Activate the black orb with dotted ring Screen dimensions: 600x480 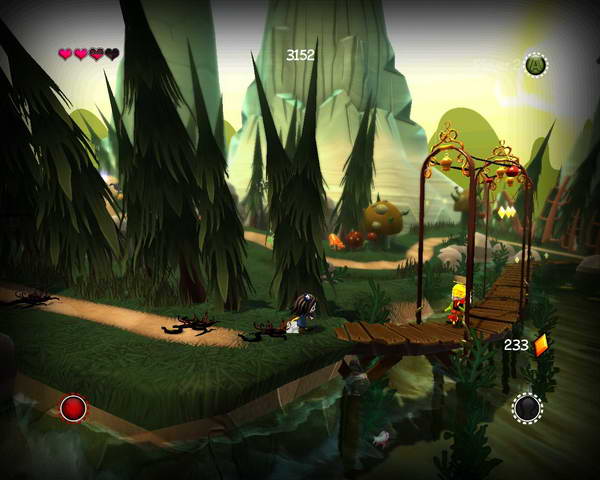pos(527,408)
